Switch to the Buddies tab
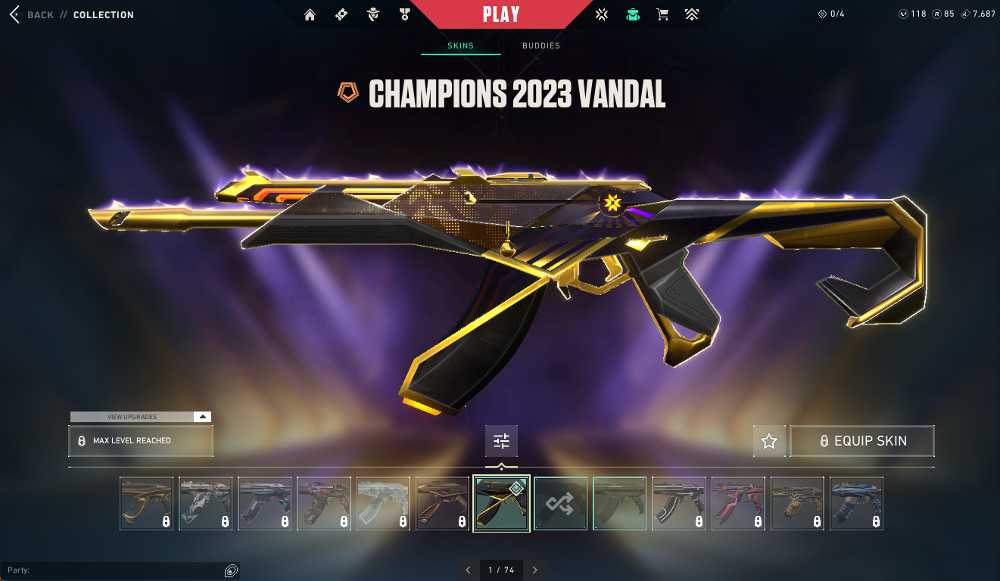Image resolution: width=1000 pixels, height=581 pixels. [x=541, y=46]
